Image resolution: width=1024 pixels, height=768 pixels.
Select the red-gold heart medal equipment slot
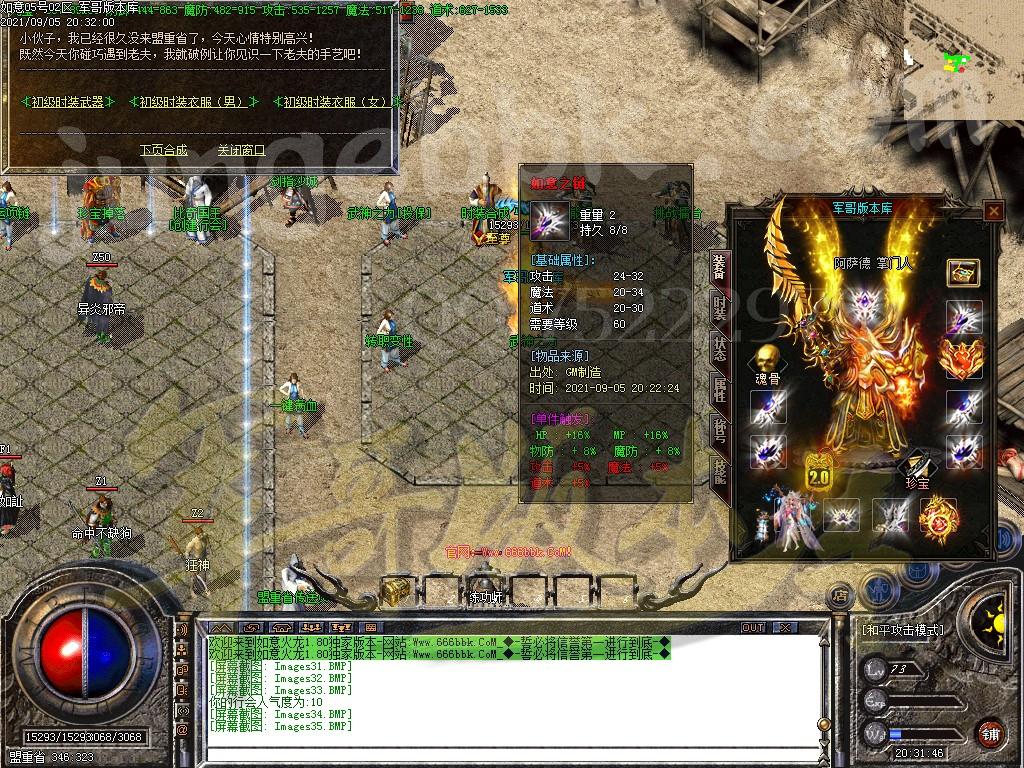tap(963, 360)
